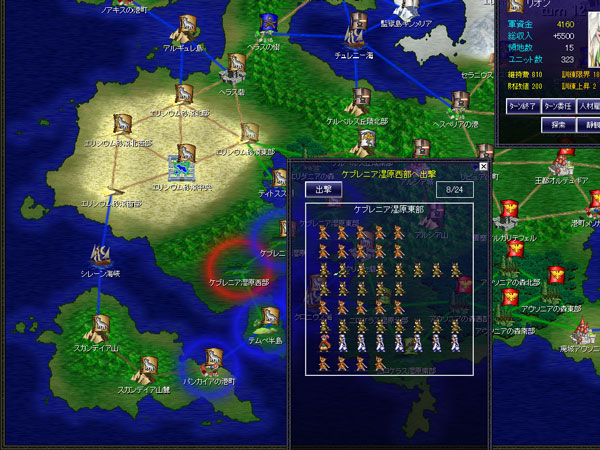
Task: Click the 出撃 (sortie) button
Action: click(323, 189)
